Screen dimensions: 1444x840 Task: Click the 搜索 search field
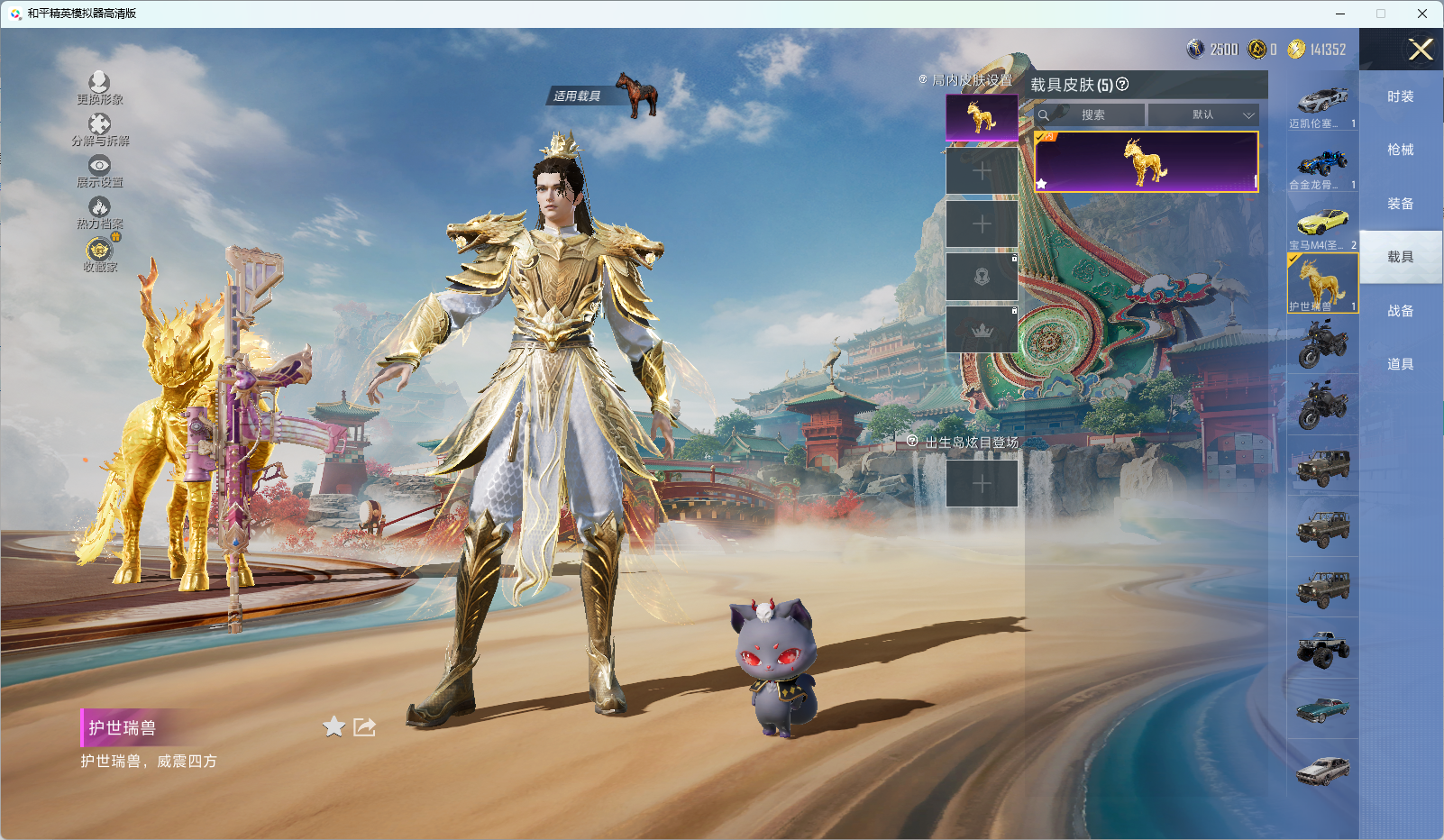click(1091, 115)
